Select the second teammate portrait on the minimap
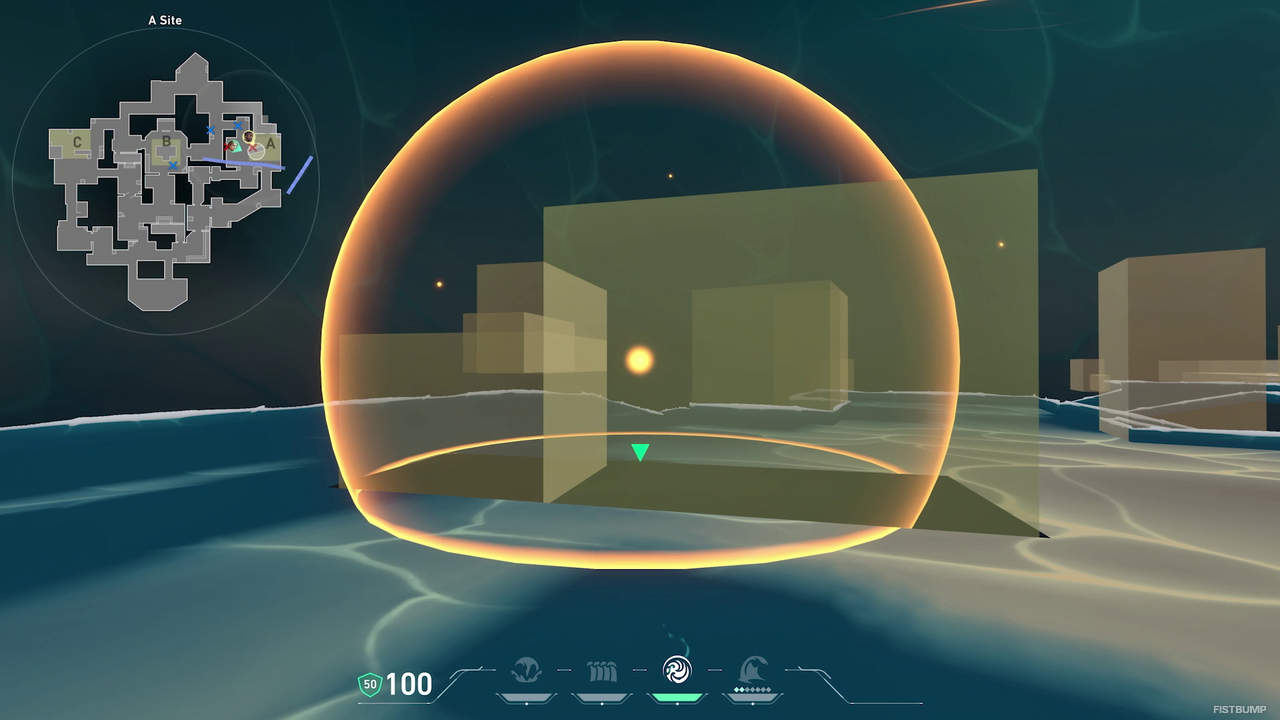The width and height of the screenshot is (1280, 720). (x=248, y=137)
